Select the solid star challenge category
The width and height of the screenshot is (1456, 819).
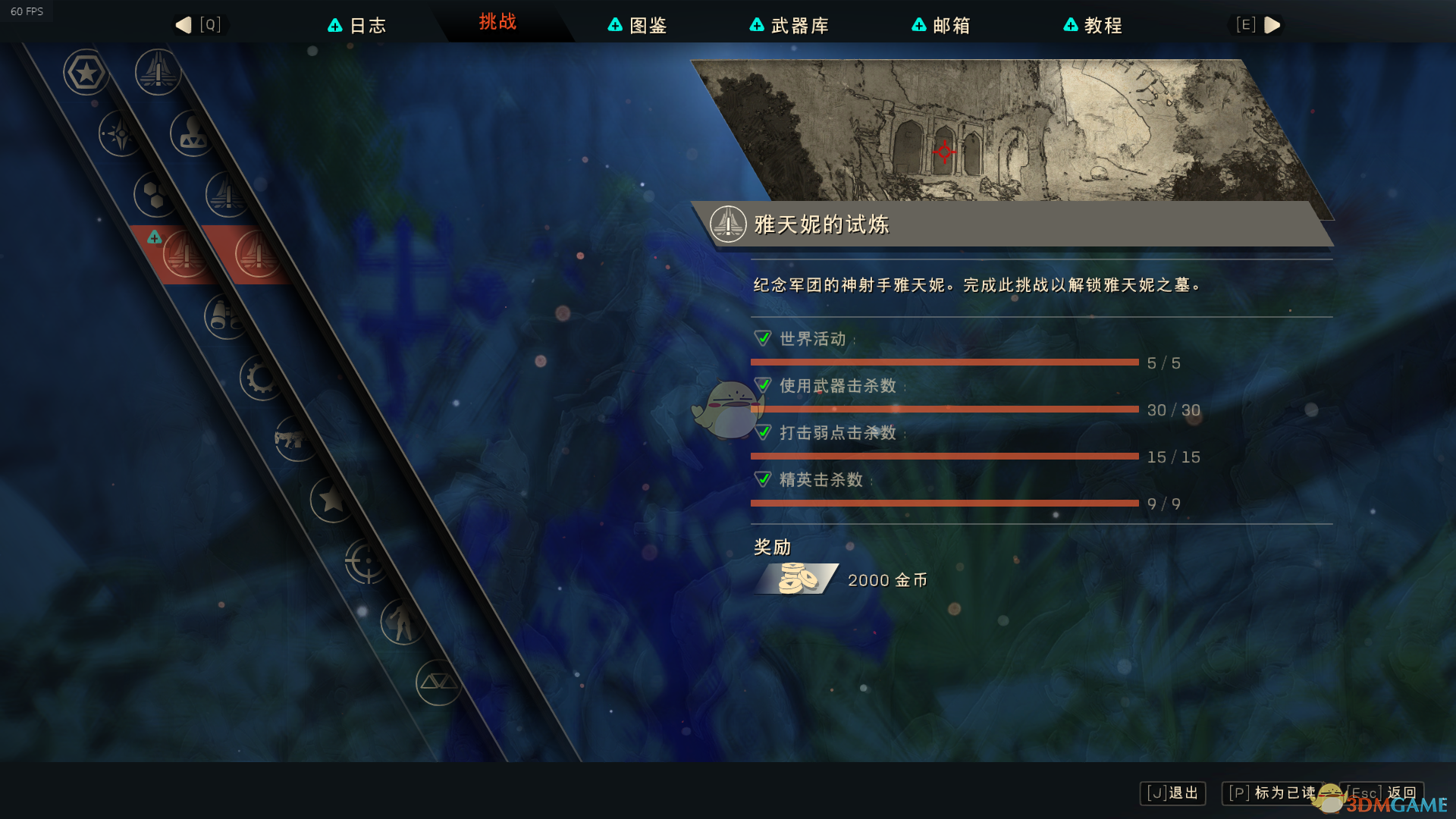(331, 500)
